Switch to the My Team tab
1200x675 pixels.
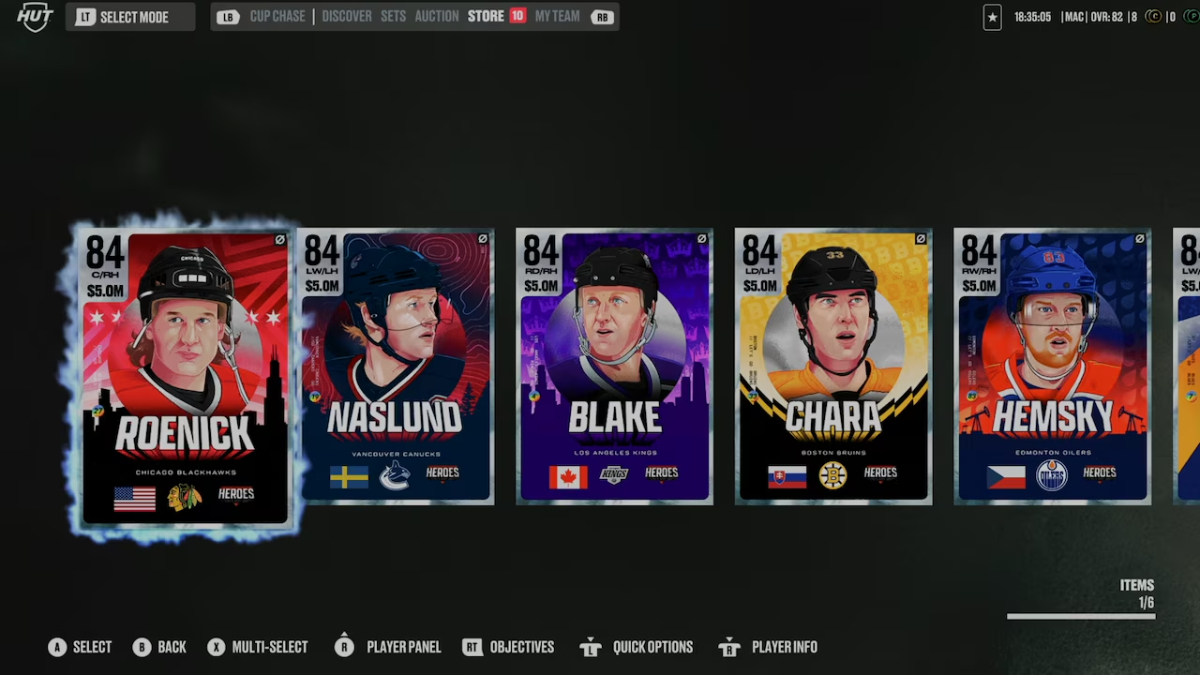tap(557, 17)
